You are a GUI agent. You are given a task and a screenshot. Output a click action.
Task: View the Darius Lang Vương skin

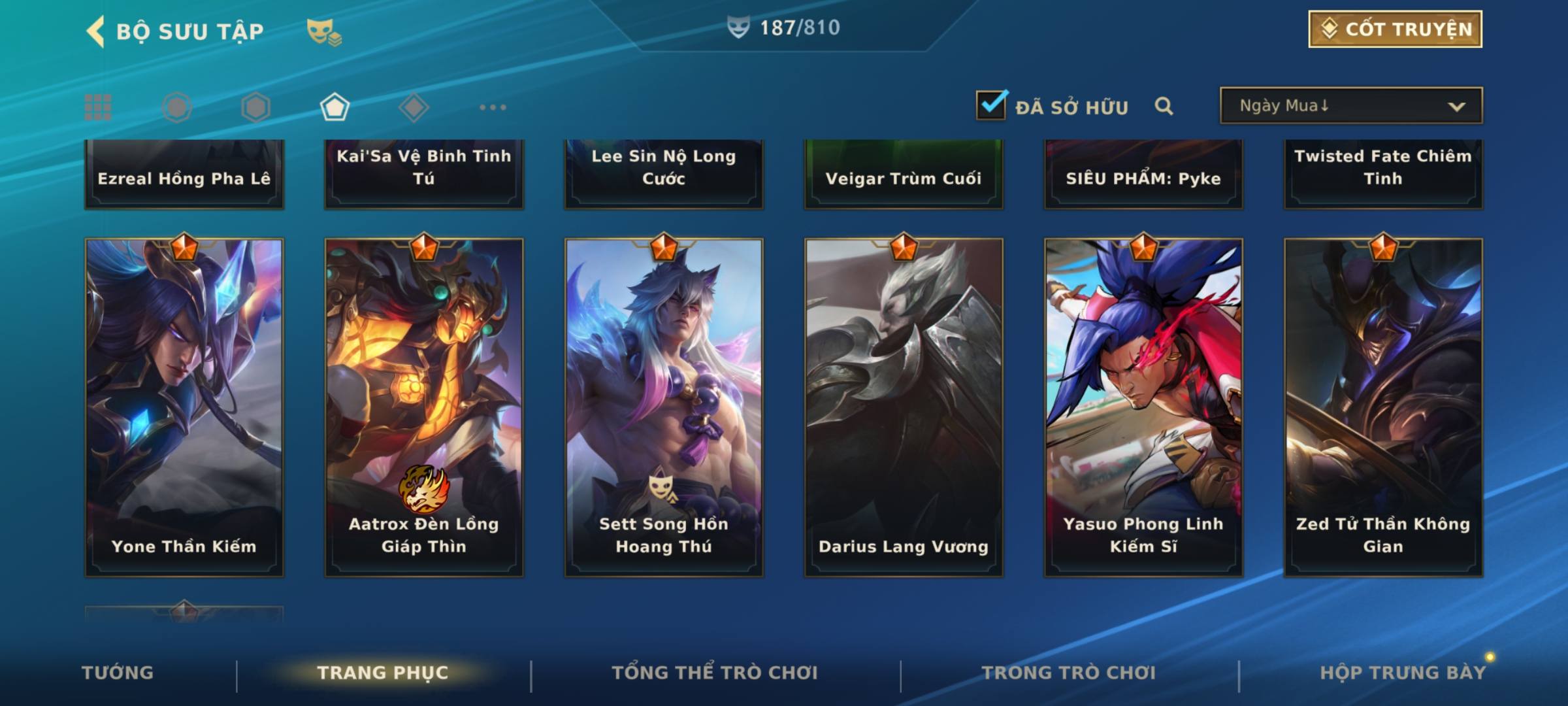tap(904, 407)
